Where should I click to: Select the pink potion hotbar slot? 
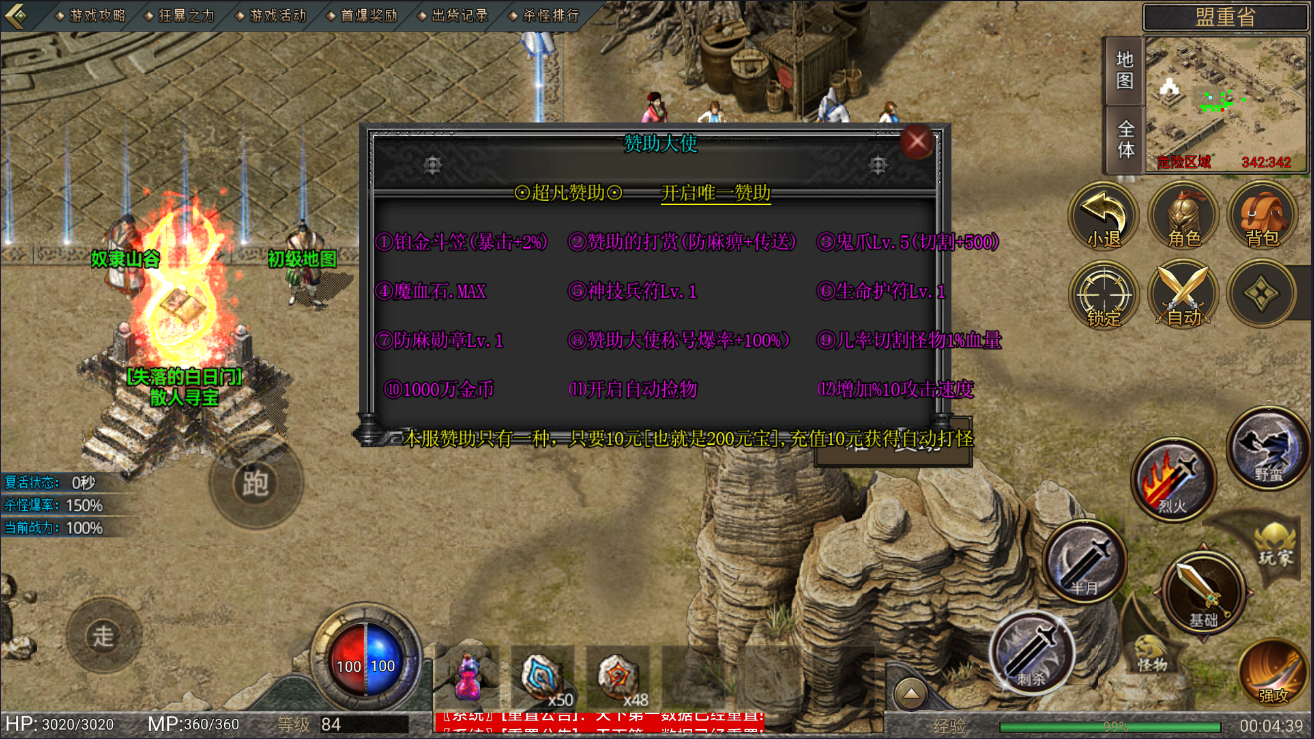(467, 677)
